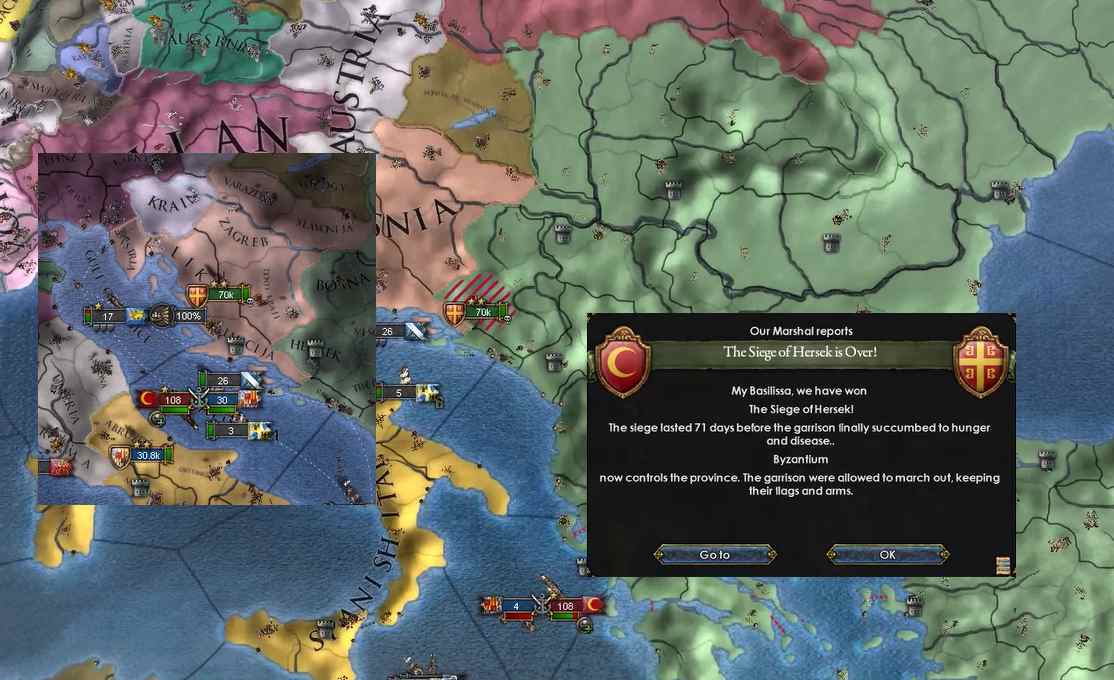Choose the fleet marker showing 5 ships
Screen dimensions: 1114x680
pos(399,393)
